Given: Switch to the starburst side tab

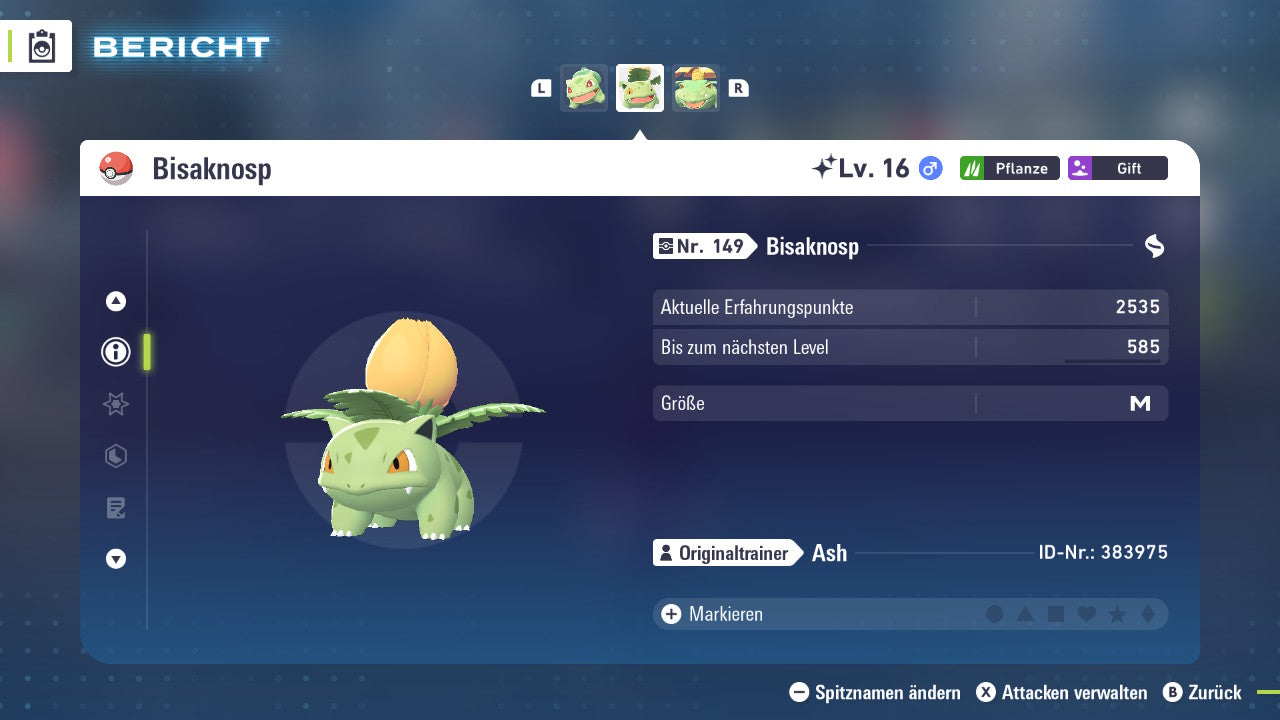Looking at the screenshot, I should pyautogui.click(x=116, y=404).
